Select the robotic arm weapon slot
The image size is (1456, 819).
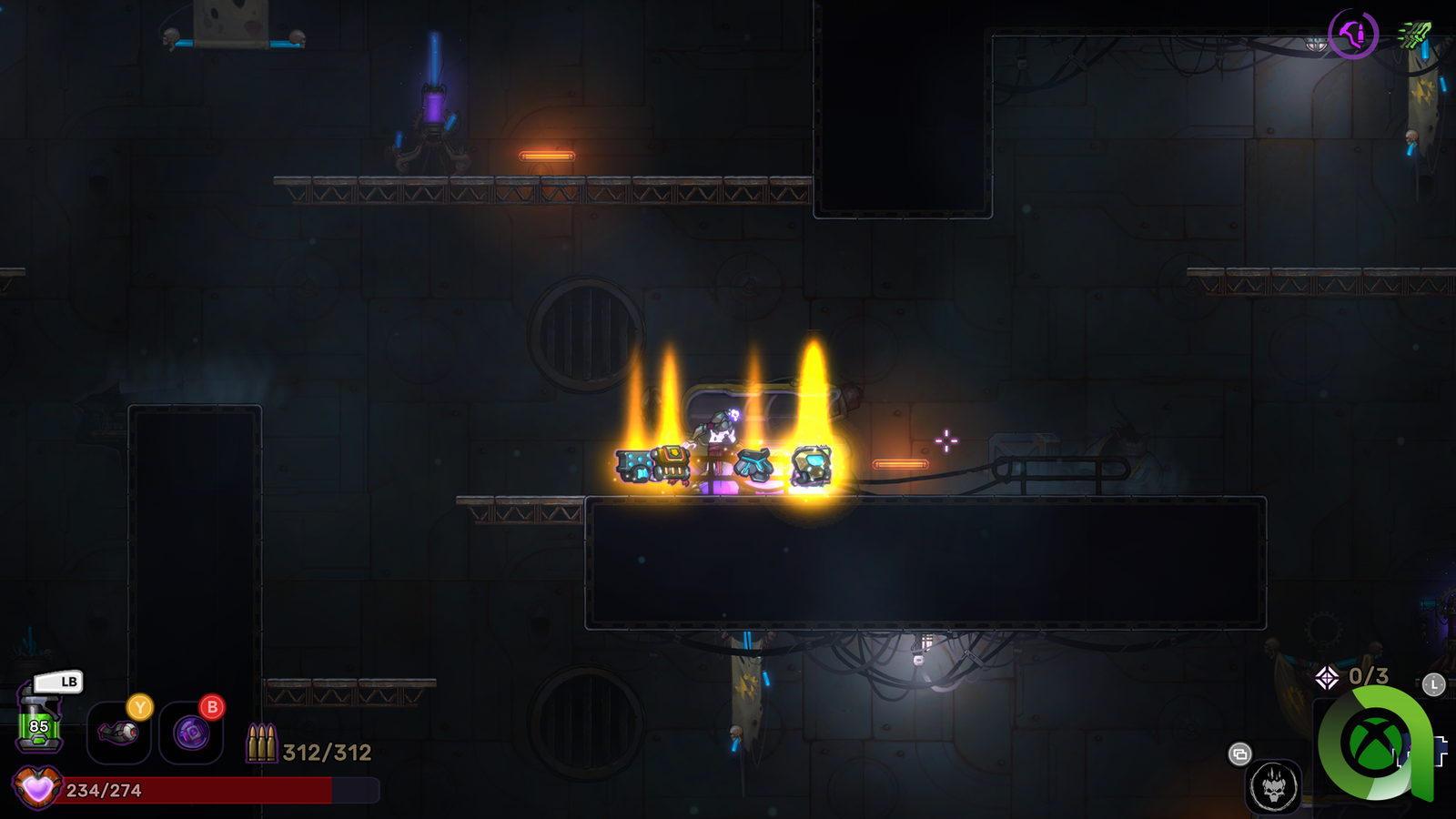pos(118,732)
